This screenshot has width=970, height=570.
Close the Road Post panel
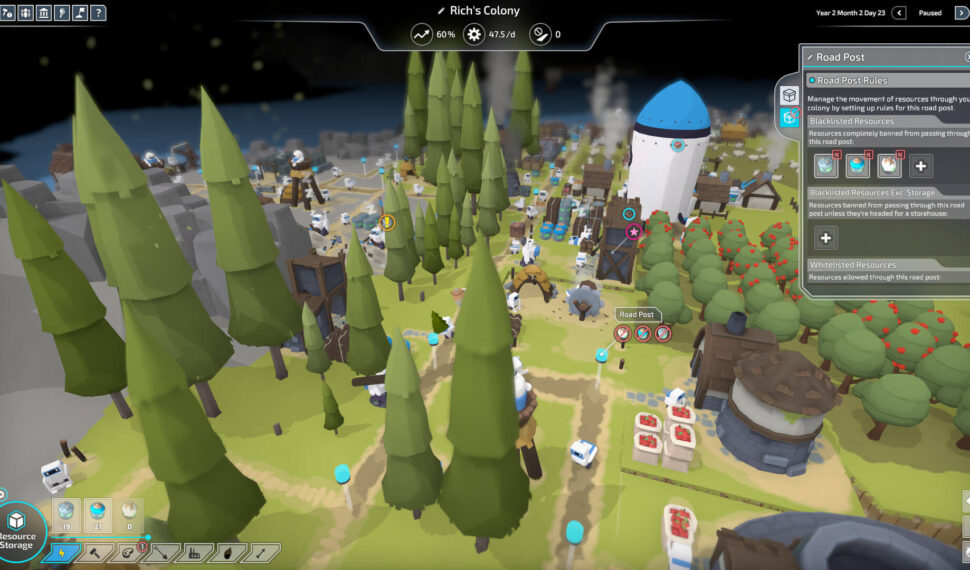tap(967, 57)
